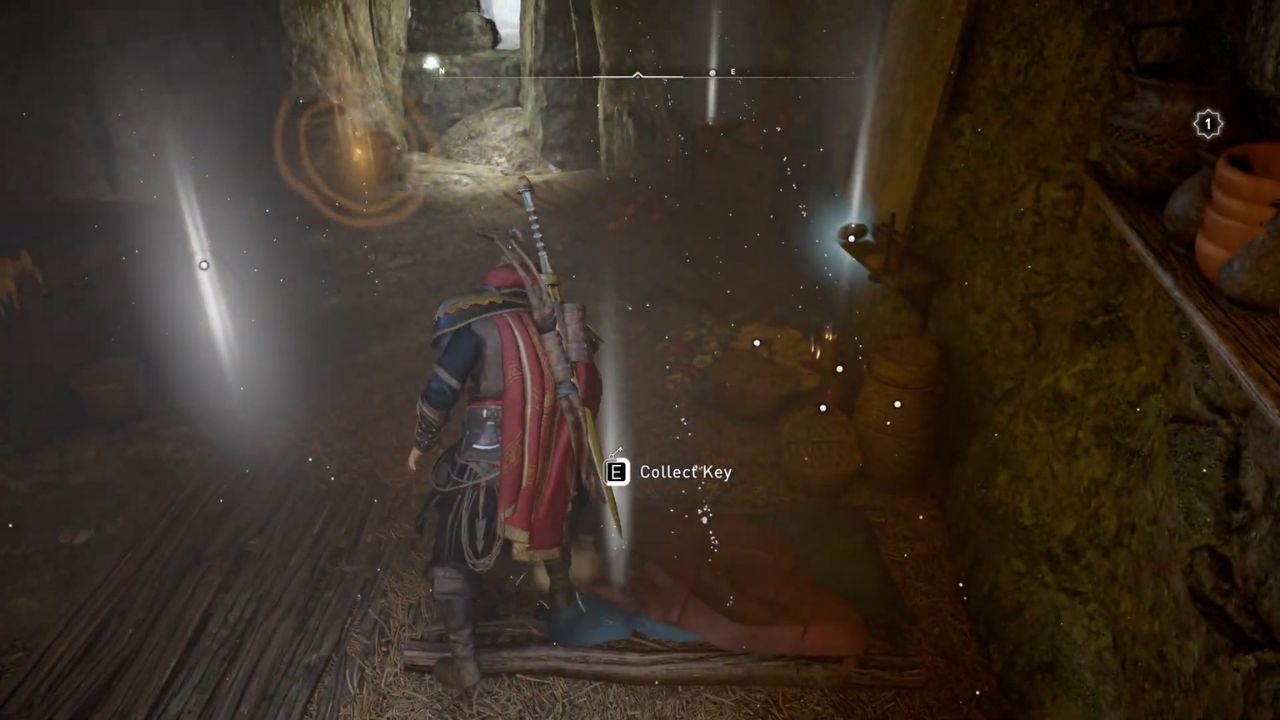The width and height of the screenshot is (1280, 720).
Task: Select the small circular marker on the left beam
Action: tap(204, 265)
